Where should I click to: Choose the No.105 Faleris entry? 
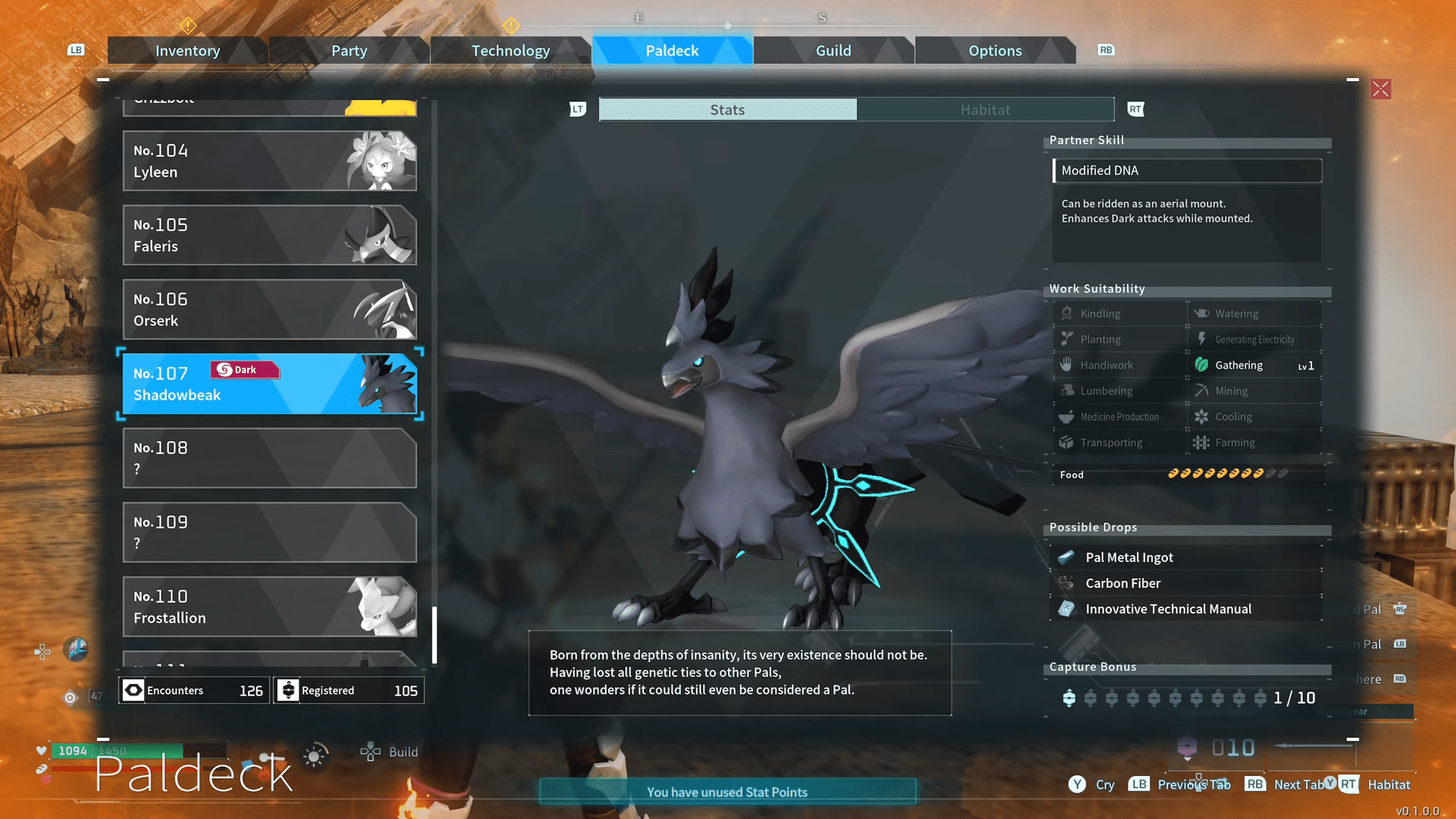269,235
